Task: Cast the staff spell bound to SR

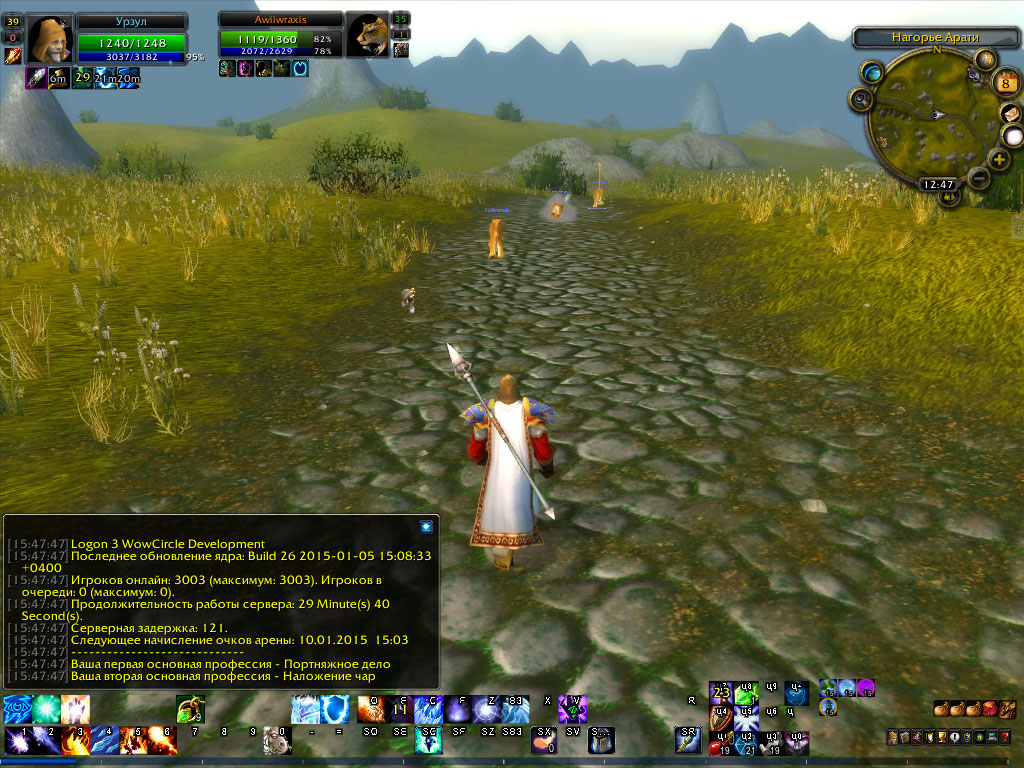Action: 687,740
